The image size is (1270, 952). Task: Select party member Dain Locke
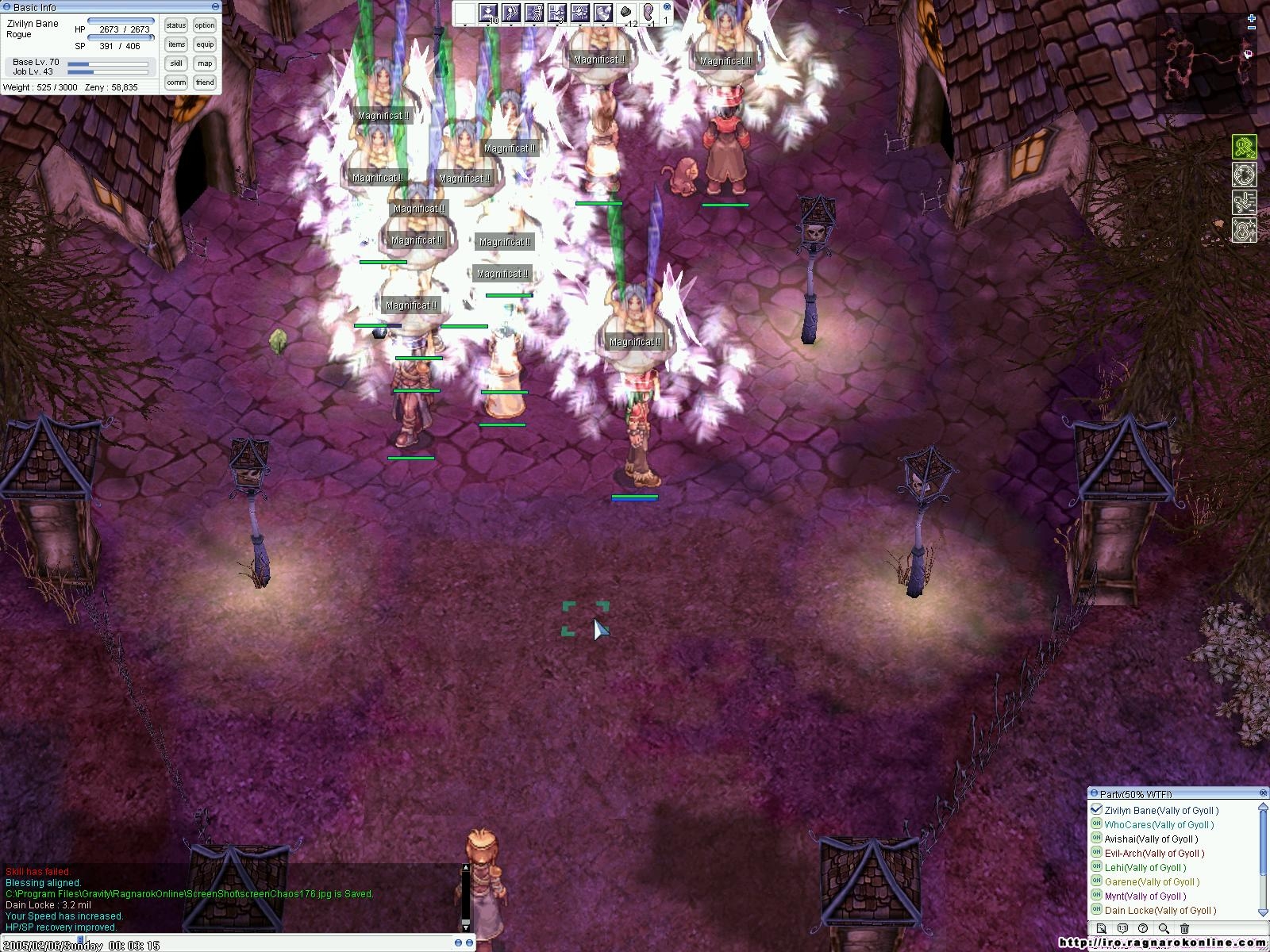(x=1160, y=911)
